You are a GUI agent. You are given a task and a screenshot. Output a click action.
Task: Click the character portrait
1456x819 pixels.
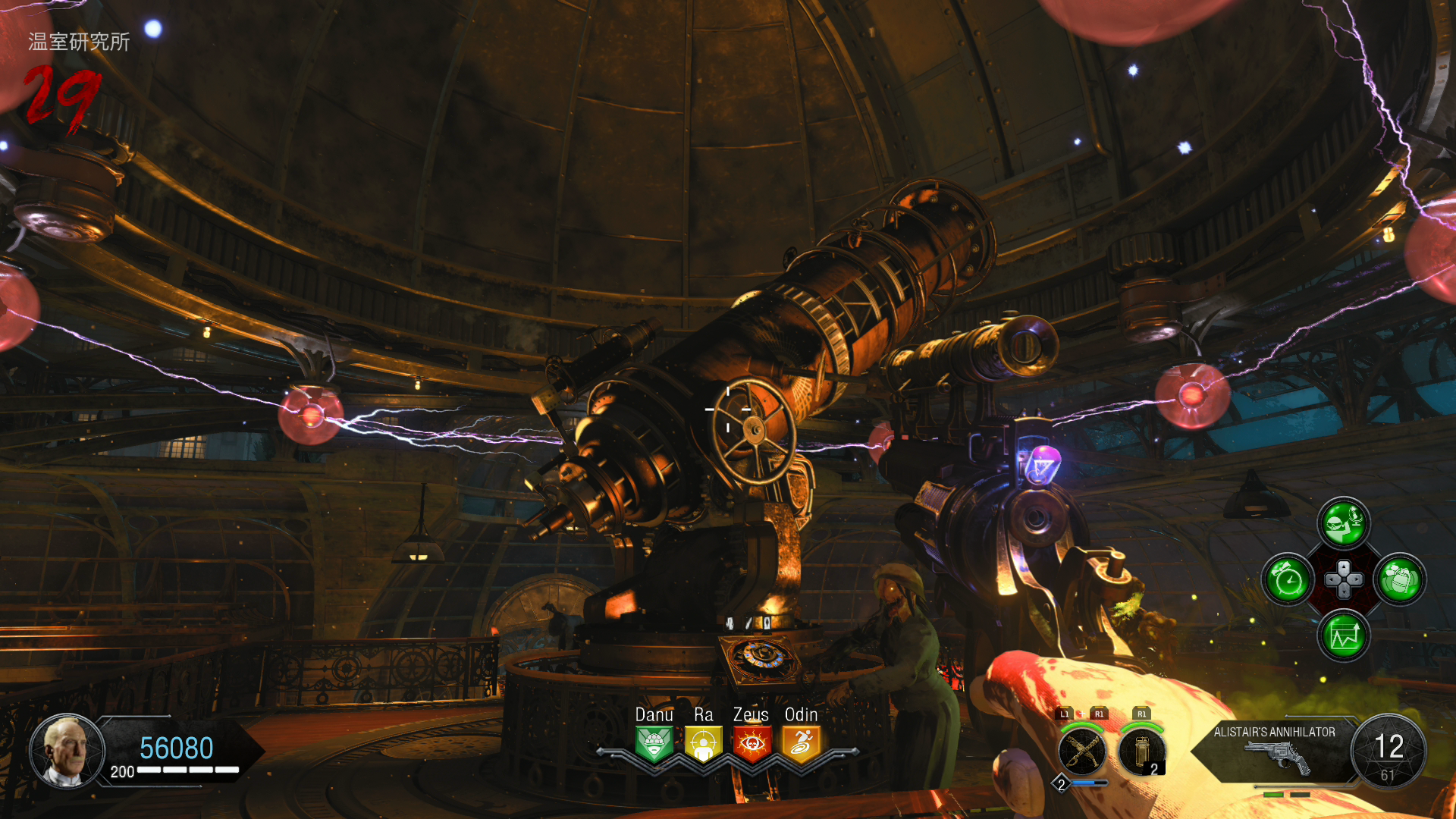point(67,750)
